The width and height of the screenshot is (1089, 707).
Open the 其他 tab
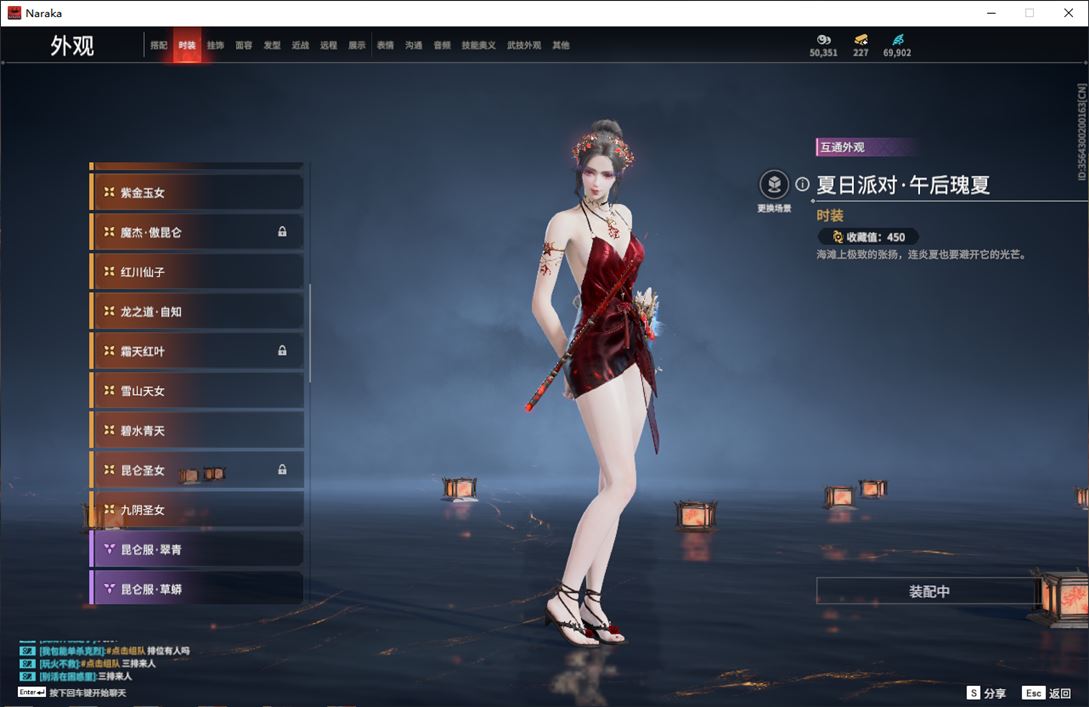(x=561, y=46)
